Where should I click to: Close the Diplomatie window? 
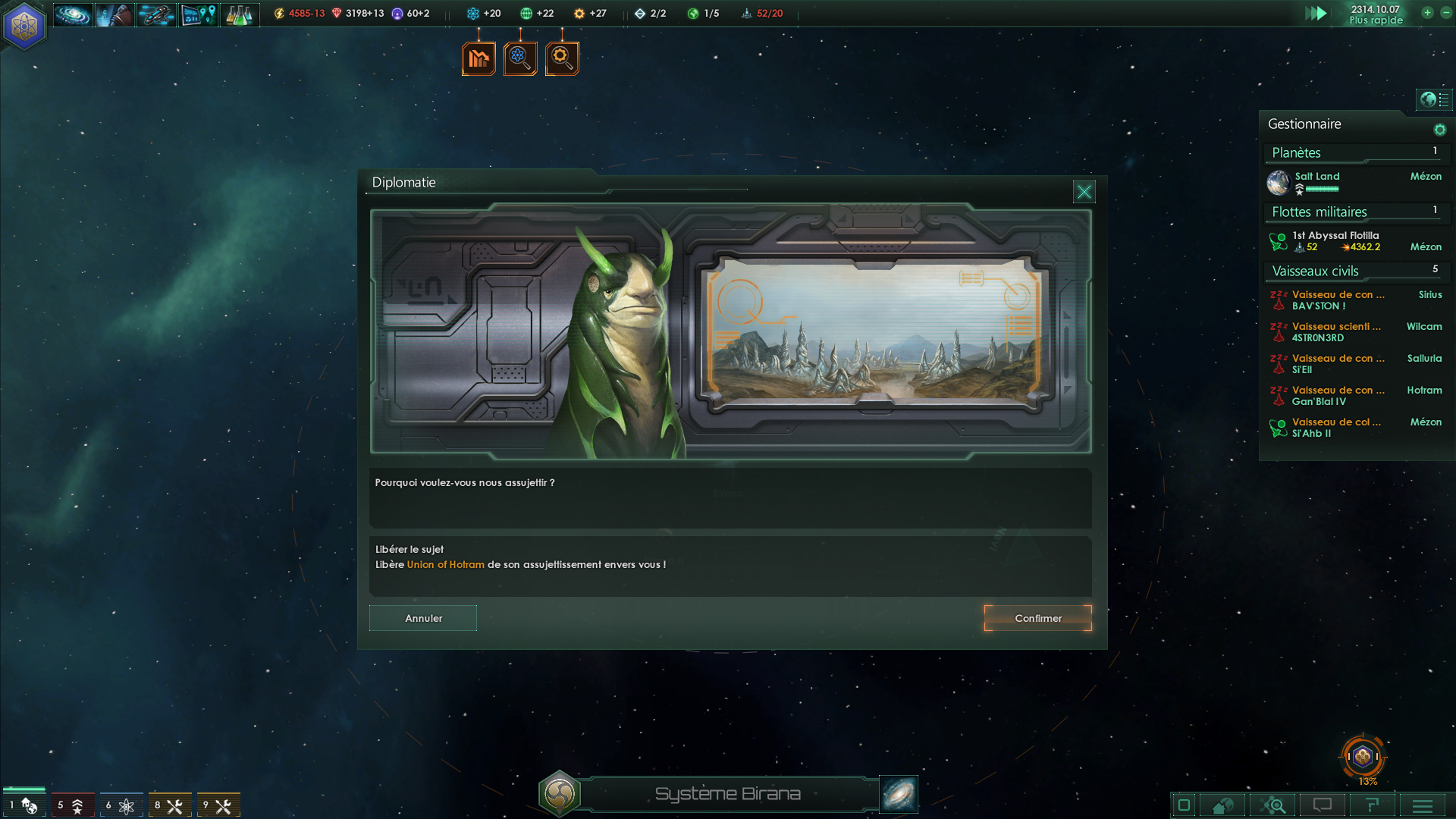(x=1084, y=192)
